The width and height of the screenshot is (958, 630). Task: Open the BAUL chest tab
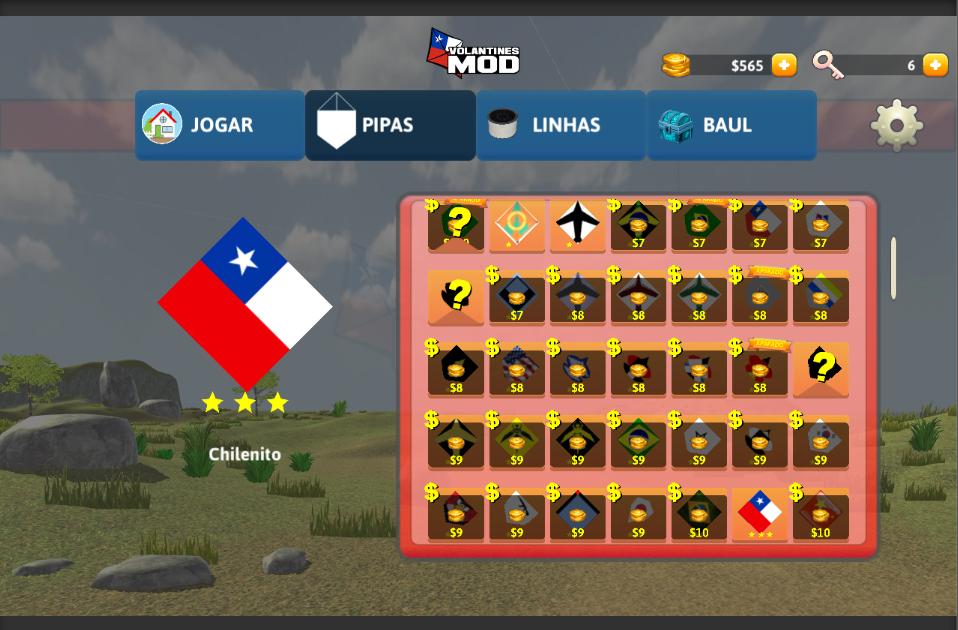click(x=731, y=125)
